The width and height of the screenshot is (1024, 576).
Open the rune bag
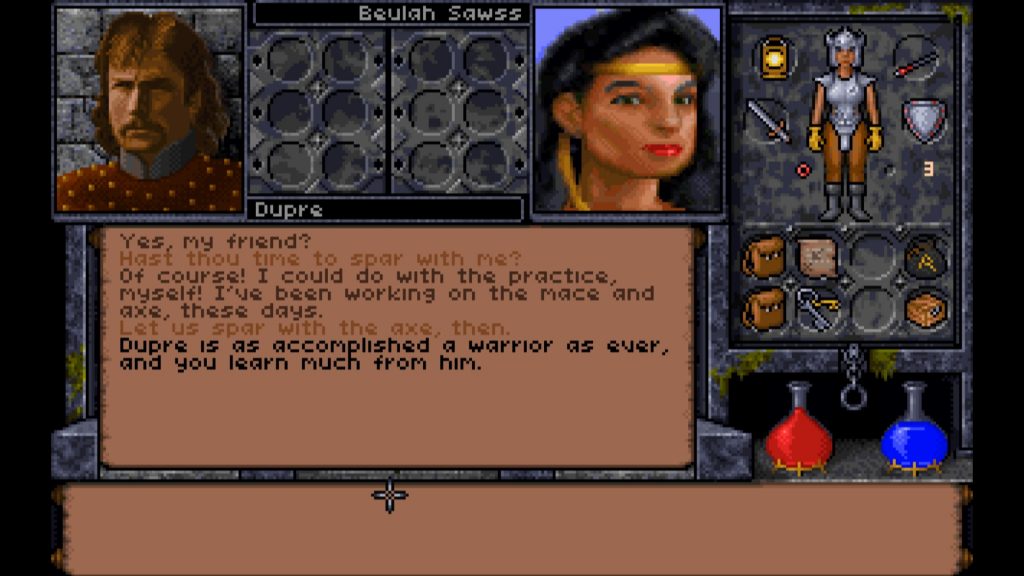pyautogui.click(x=925, y=259)
